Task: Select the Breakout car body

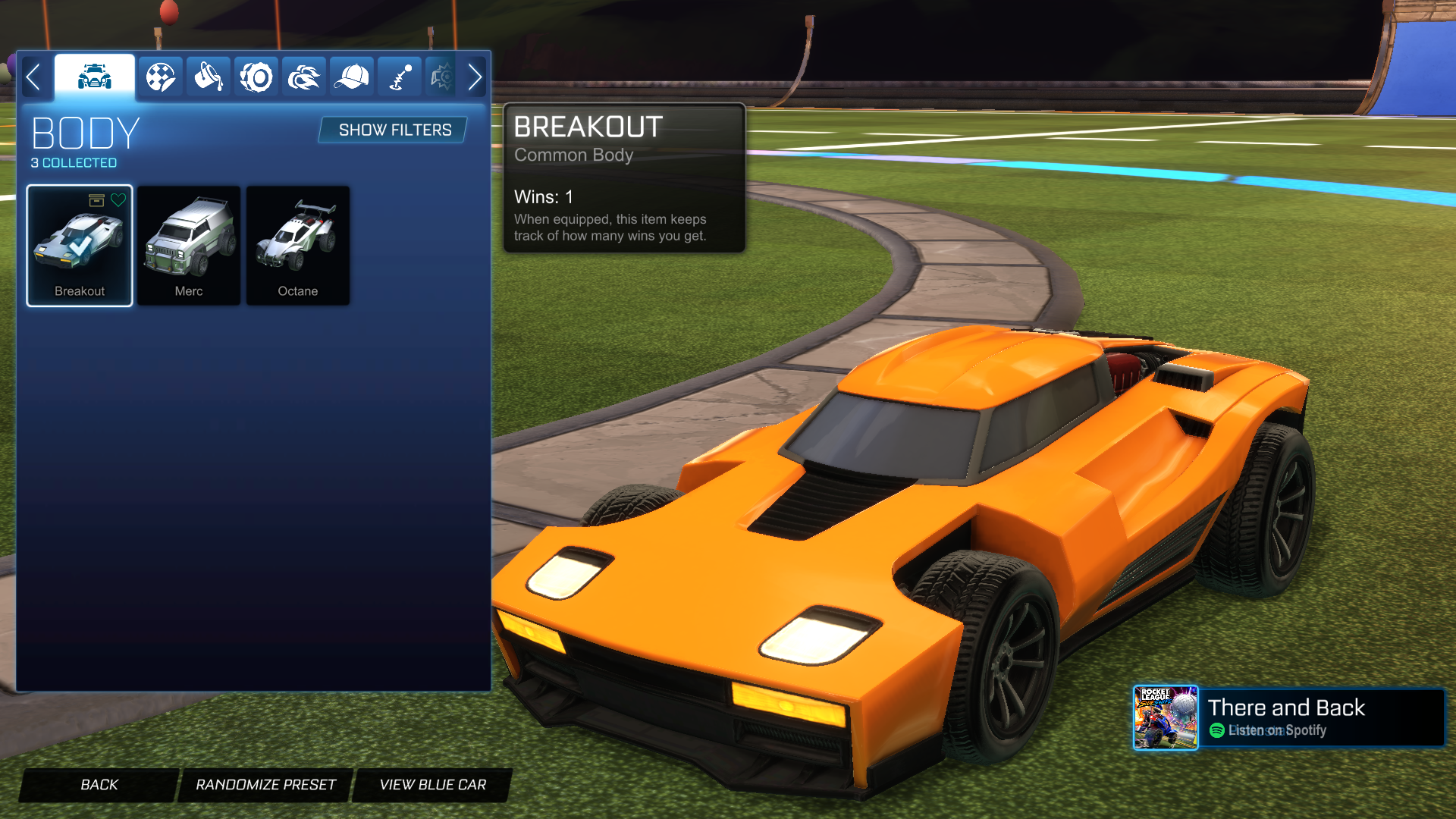Action: pos(80,246)
